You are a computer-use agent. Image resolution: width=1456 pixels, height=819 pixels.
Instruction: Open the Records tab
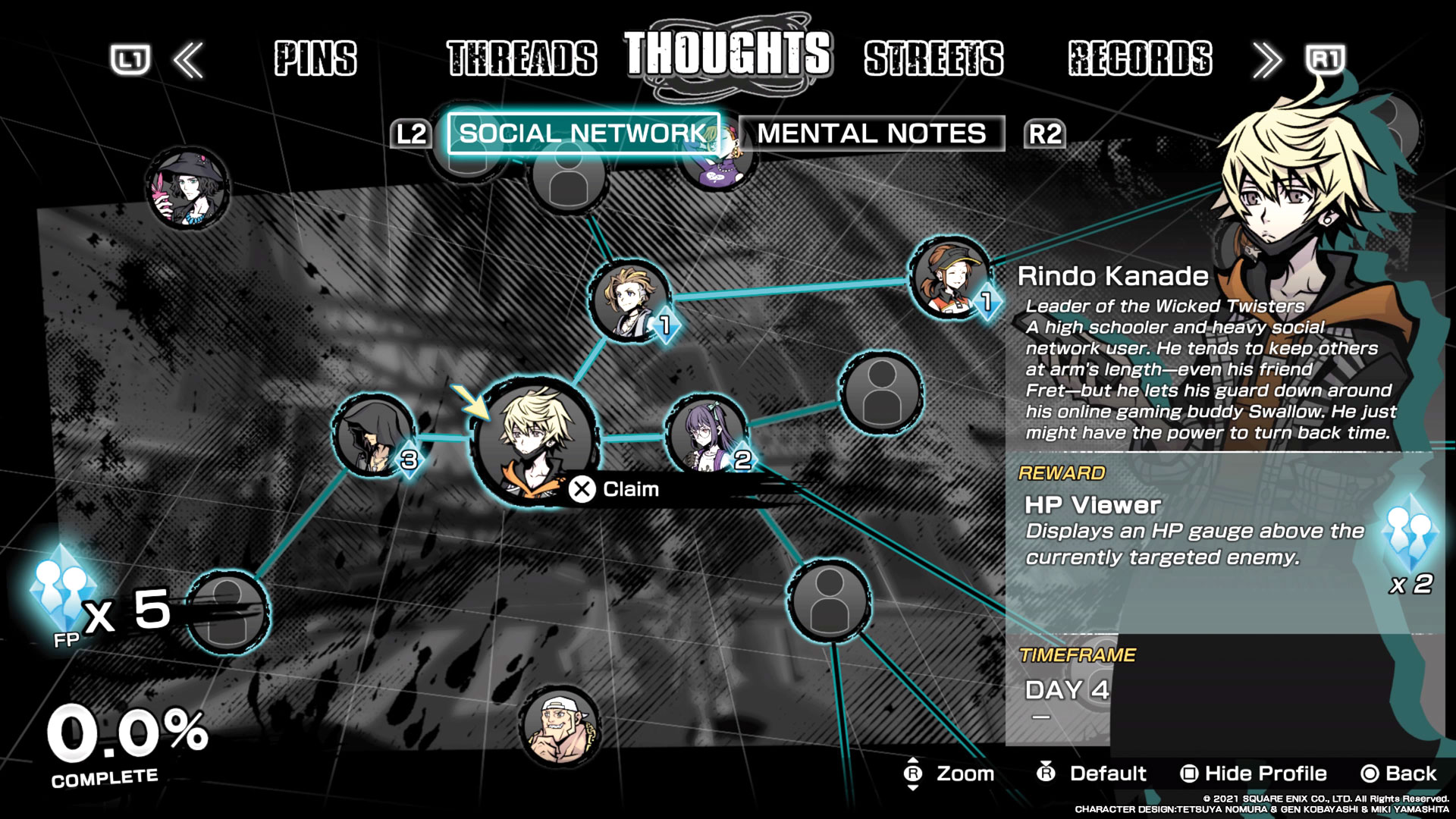(x=1140, y=58)
